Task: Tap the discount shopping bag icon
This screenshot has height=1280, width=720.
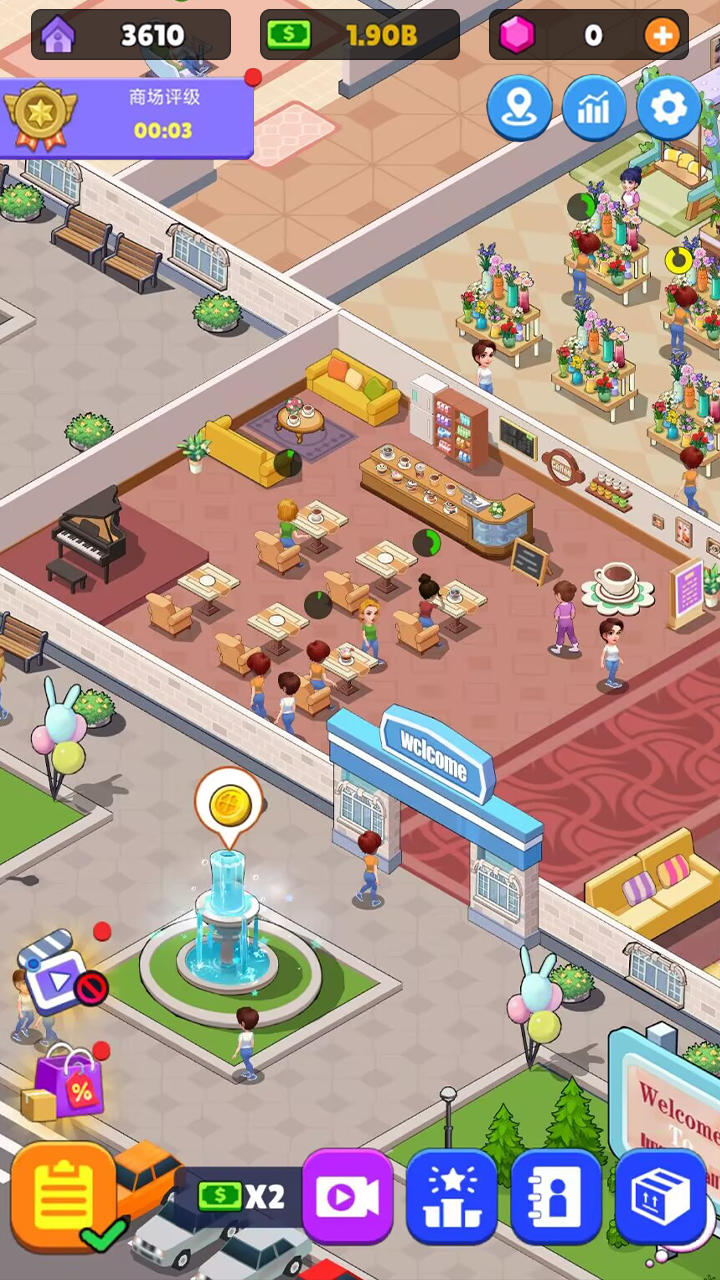Action: click(x=68, y=1085)
